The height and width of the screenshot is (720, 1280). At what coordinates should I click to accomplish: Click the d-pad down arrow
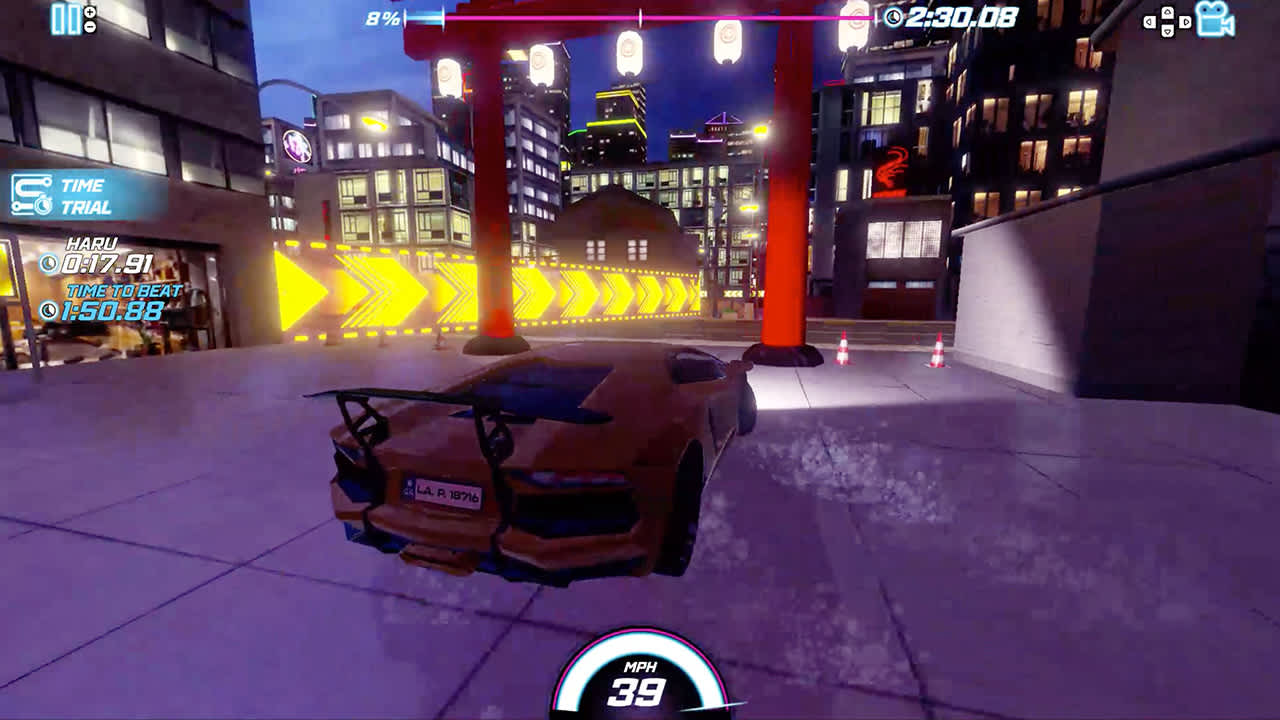[1166, 30]
